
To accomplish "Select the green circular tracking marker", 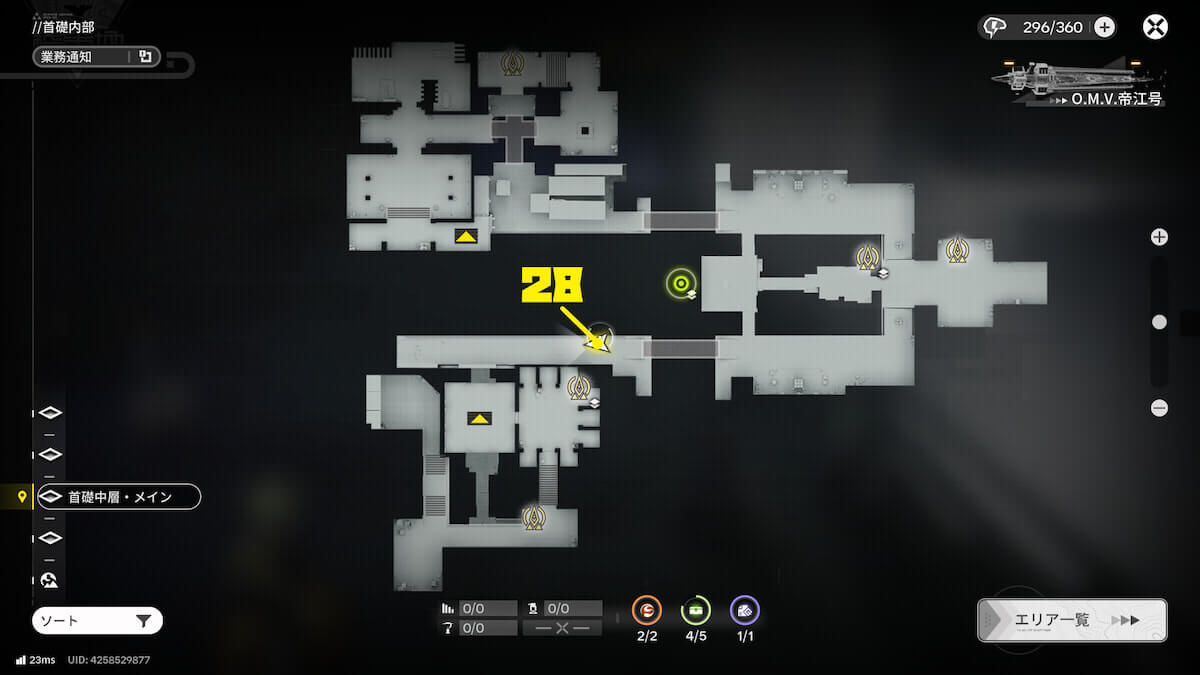I will coord(681,284).
